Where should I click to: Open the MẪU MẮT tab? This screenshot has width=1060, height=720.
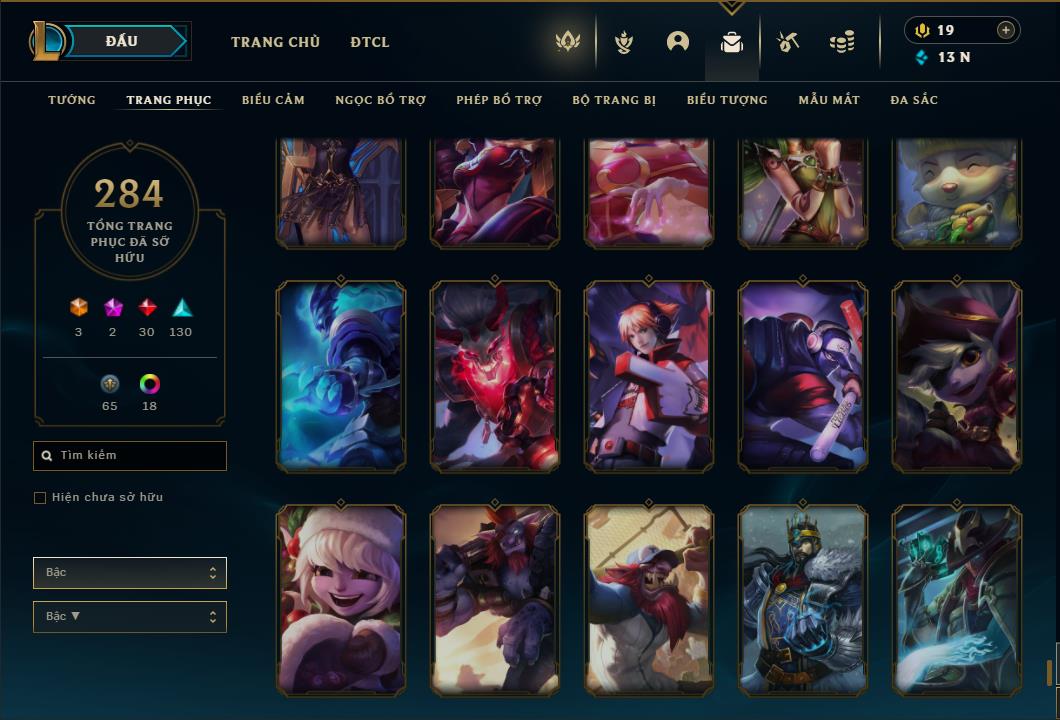[x=829, y=100]
